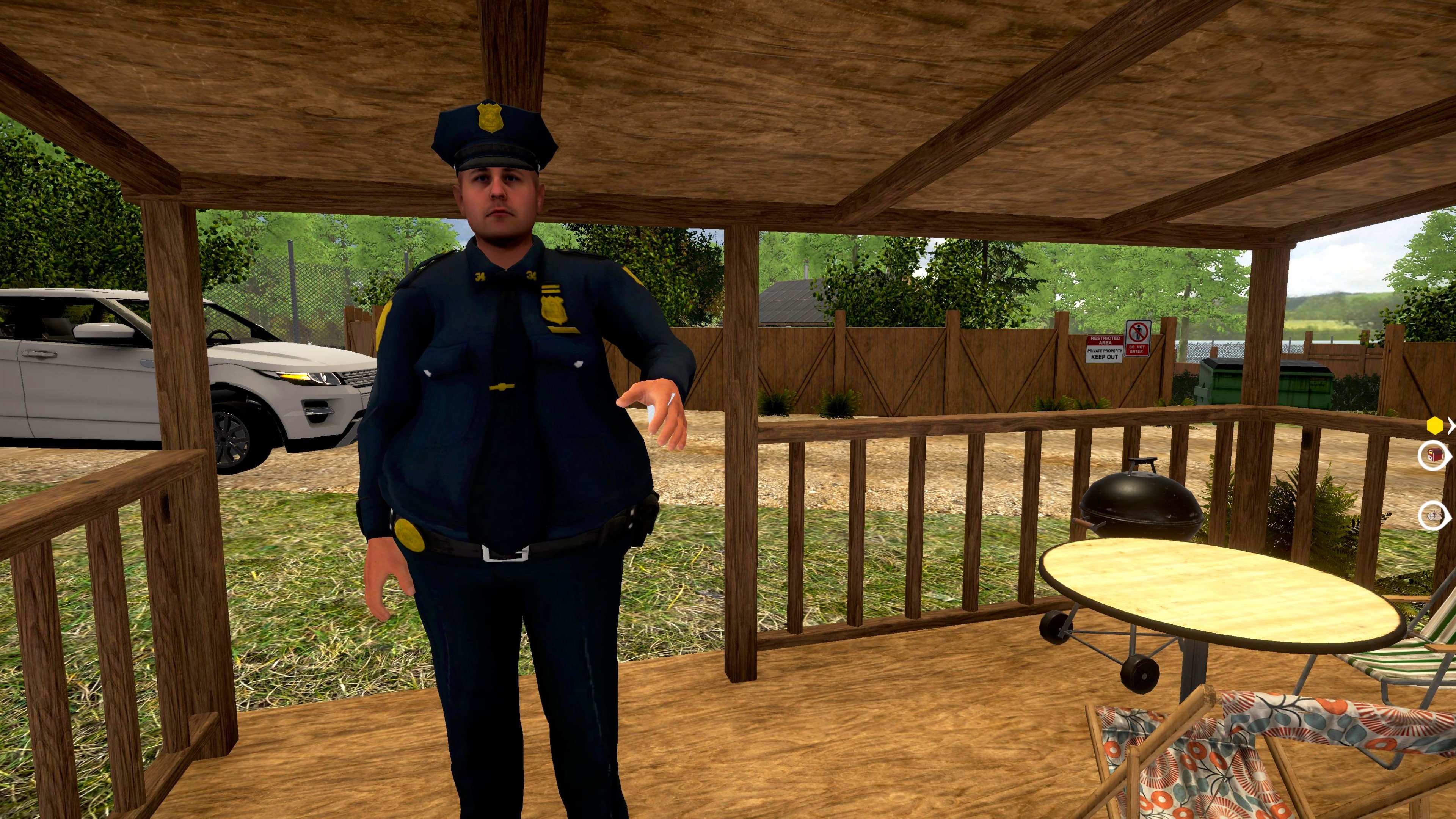1456x819 pixels.
Task: Open the circled items icon on right edge
Action: pyautogui.click(x=1433, y=516)
